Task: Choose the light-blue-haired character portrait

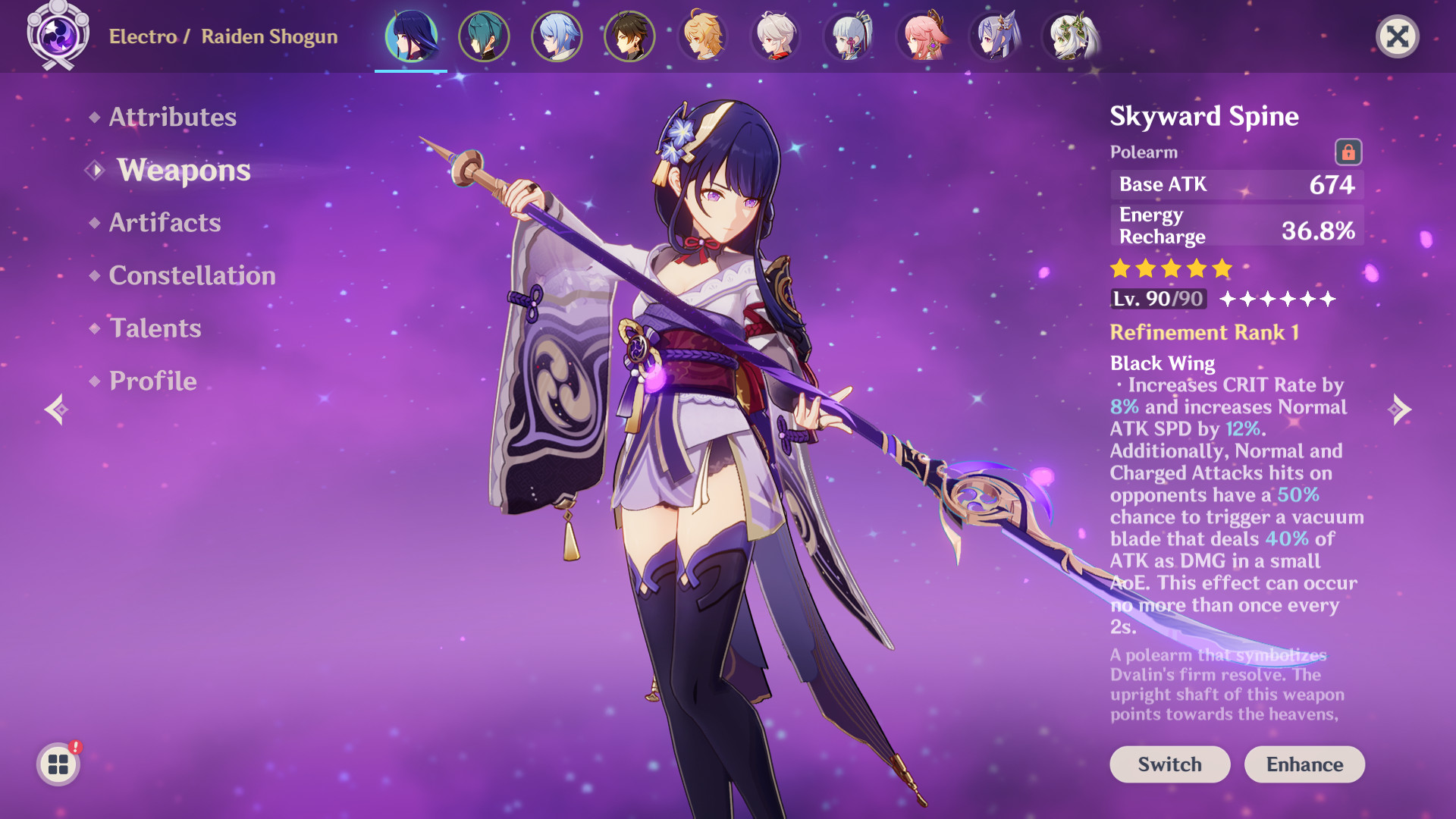Action: coord(557,36)
